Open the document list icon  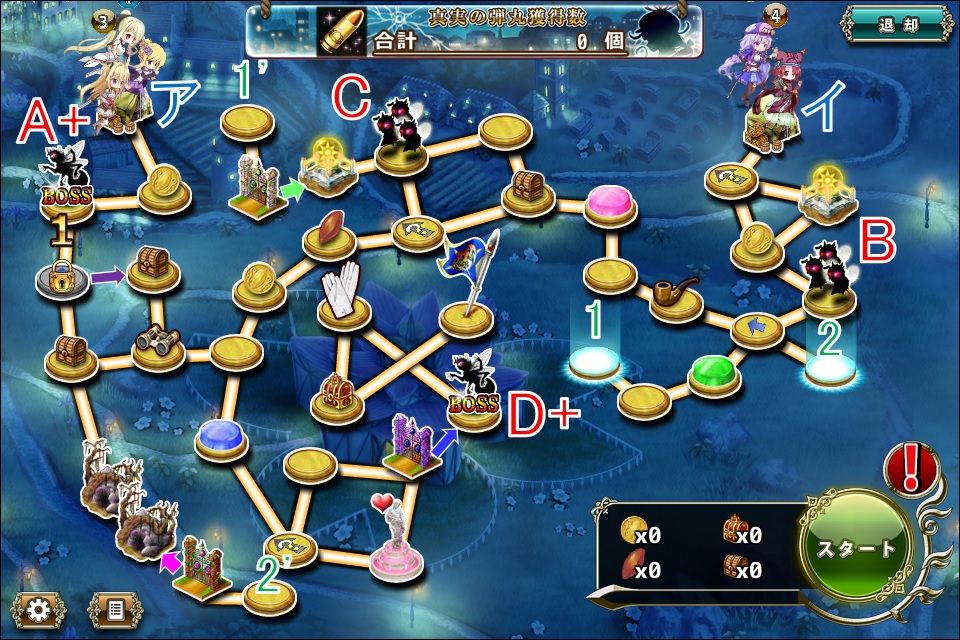pyautogui.click(x=115, y=607)
